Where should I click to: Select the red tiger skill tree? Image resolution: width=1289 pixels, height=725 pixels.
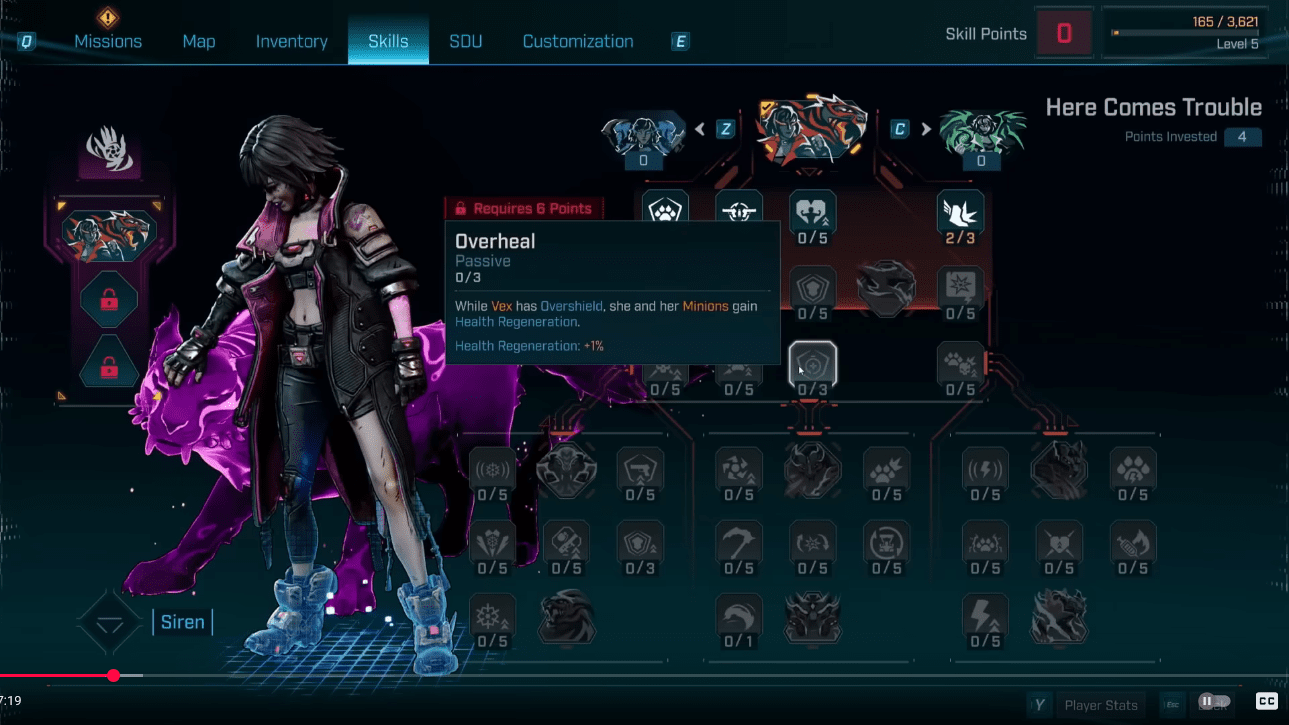tap(811, 129)
